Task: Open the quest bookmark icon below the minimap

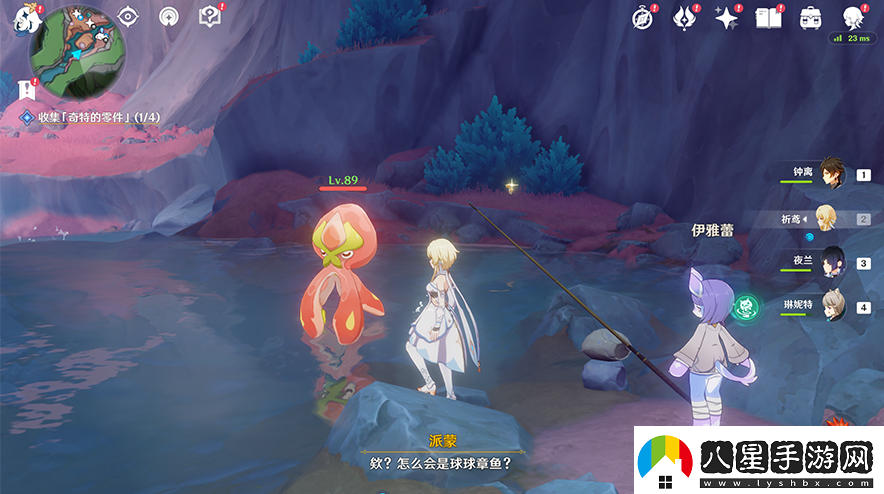Action: pos(26,89)
